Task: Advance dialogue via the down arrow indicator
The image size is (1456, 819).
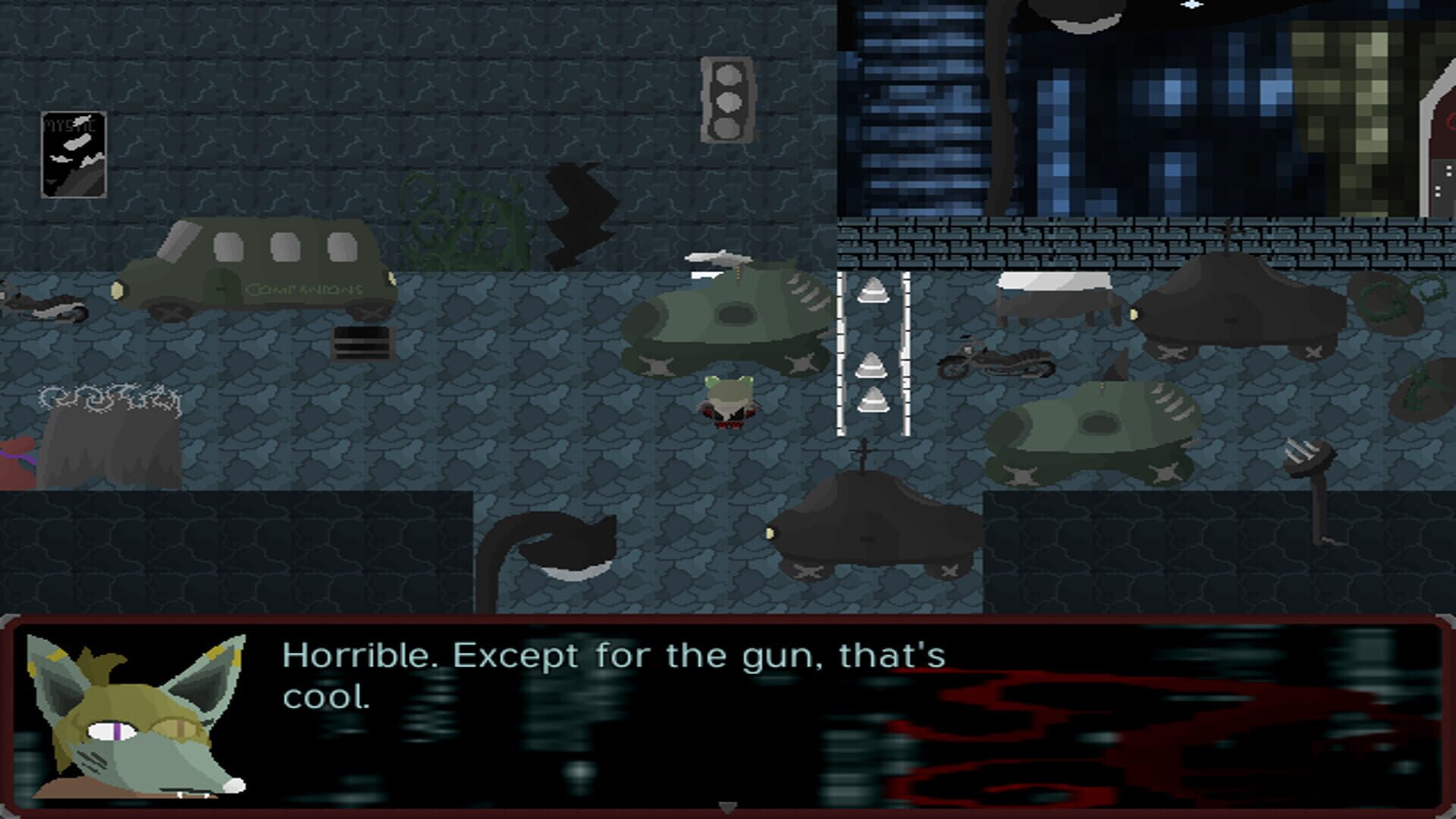Action: [x=728, y=806]
